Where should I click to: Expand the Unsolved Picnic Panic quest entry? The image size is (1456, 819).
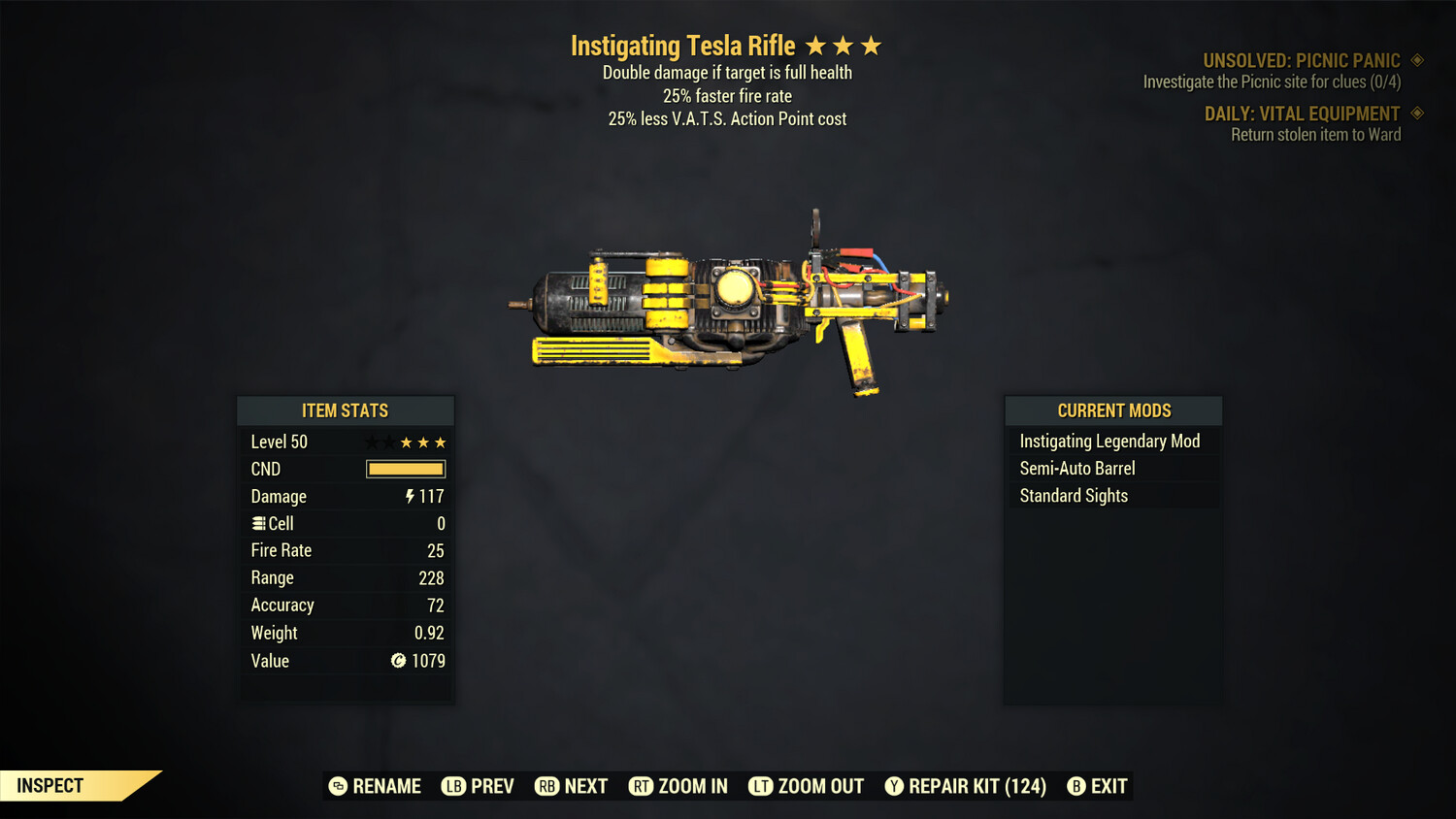click(x=1302, y=60)
